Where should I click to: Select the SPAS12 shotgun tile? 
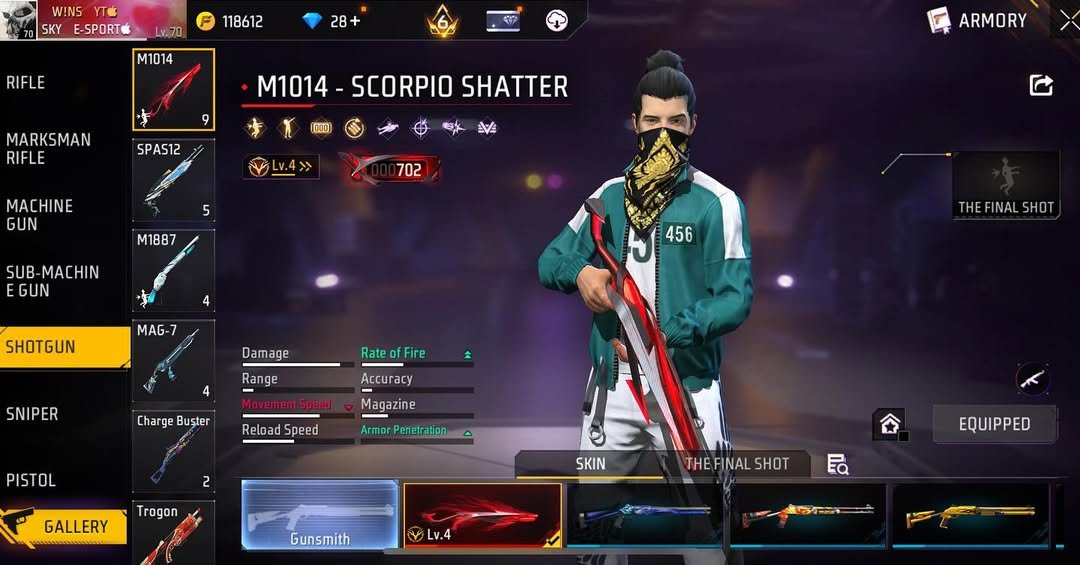[173, 180]
